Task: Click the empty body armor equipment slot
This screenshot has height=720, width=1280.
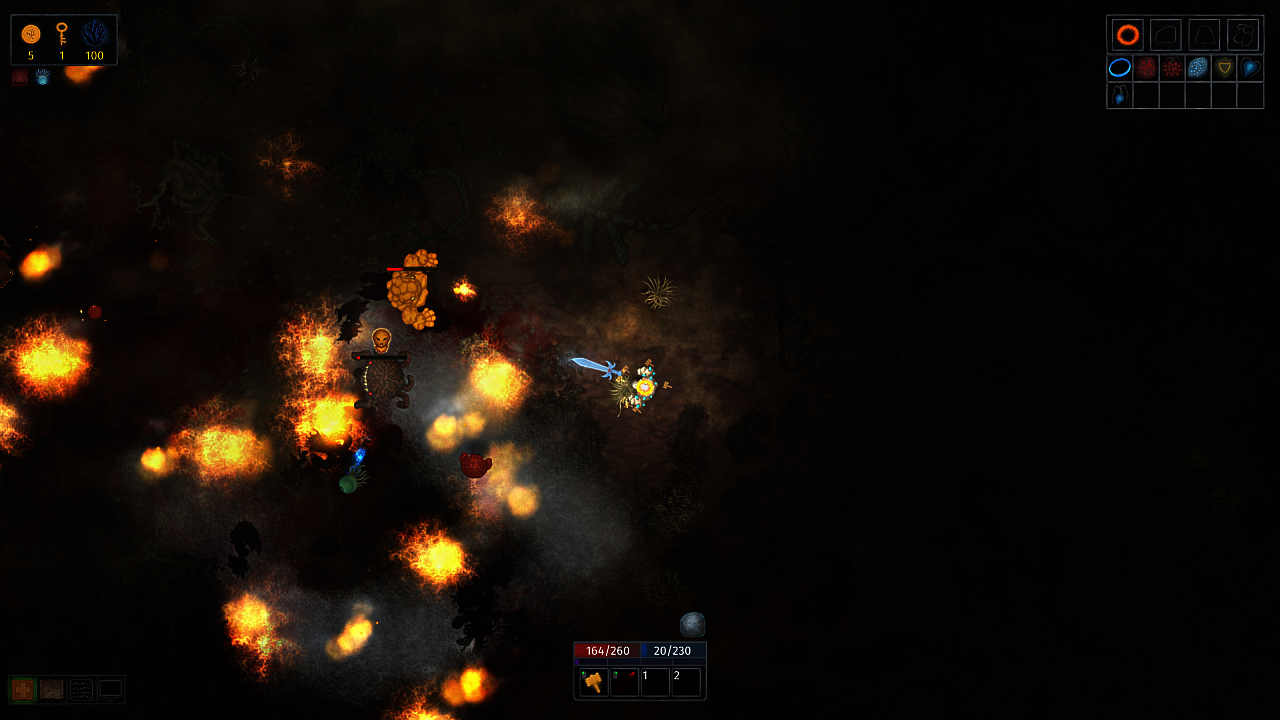Action: point(1204,35)
